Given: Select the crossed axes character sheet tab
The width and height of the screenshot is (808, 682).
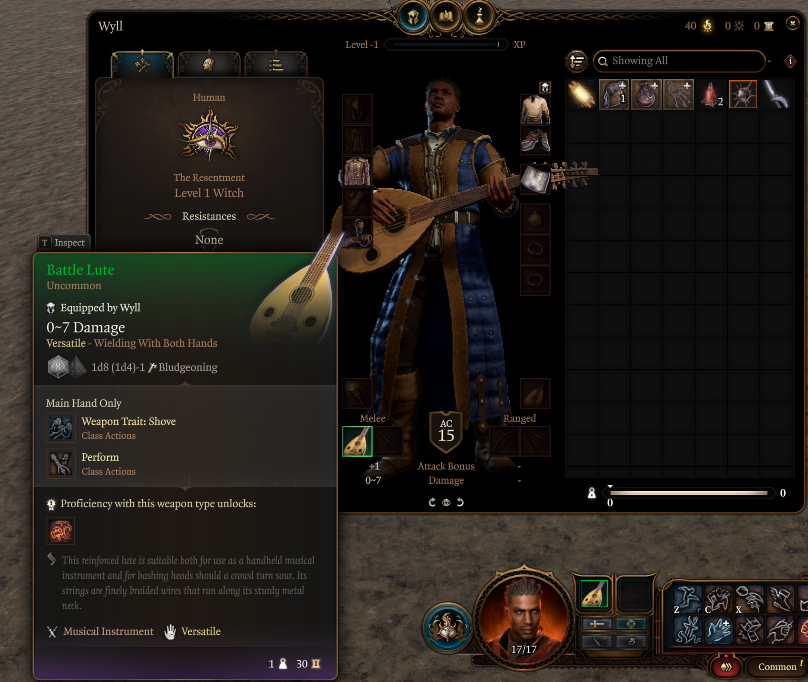Looking at the screenshot, I should [x=143, y=65].
